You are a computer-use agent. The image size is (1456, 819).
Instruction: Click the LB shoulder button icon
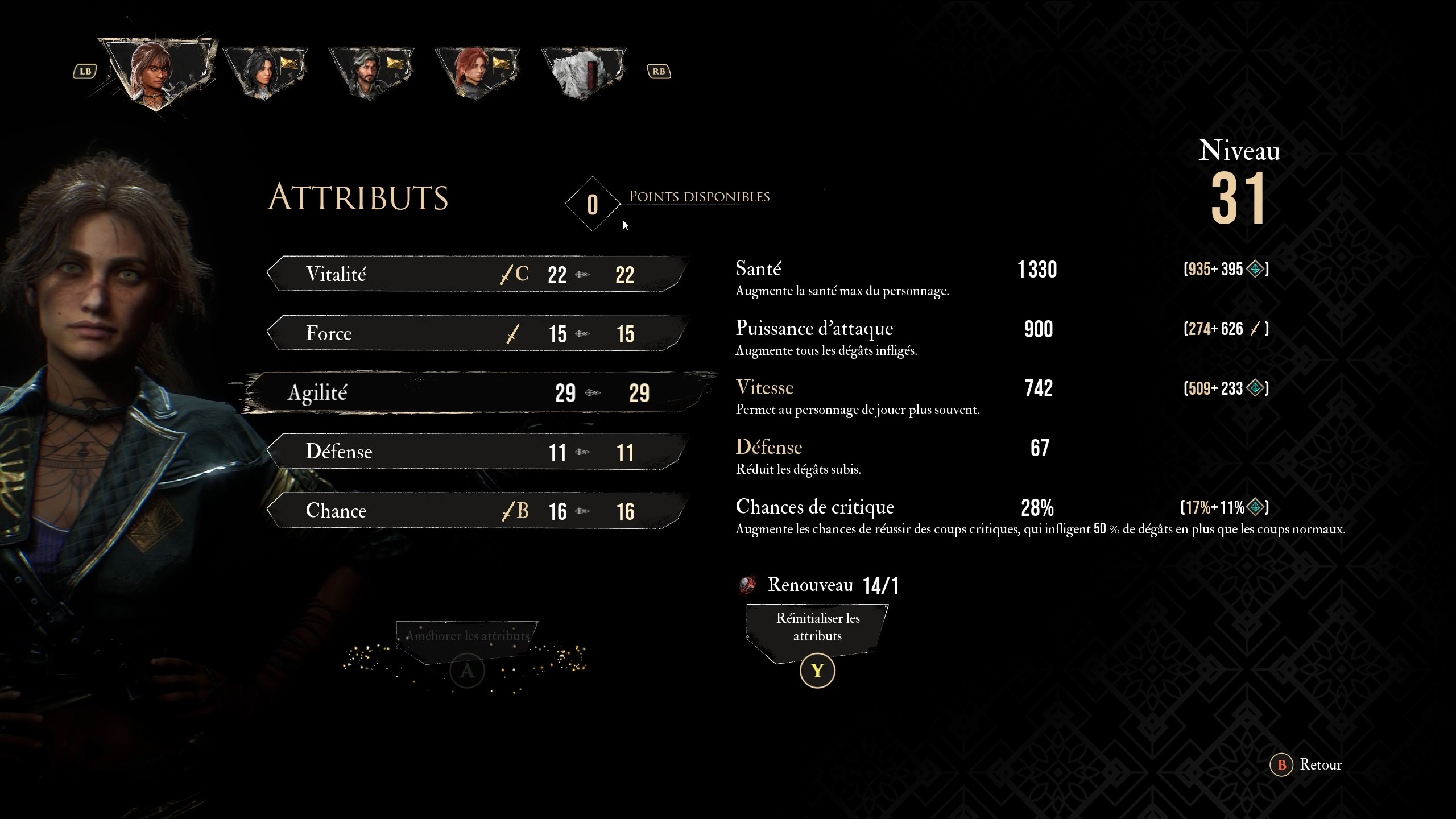click(85, 71)
